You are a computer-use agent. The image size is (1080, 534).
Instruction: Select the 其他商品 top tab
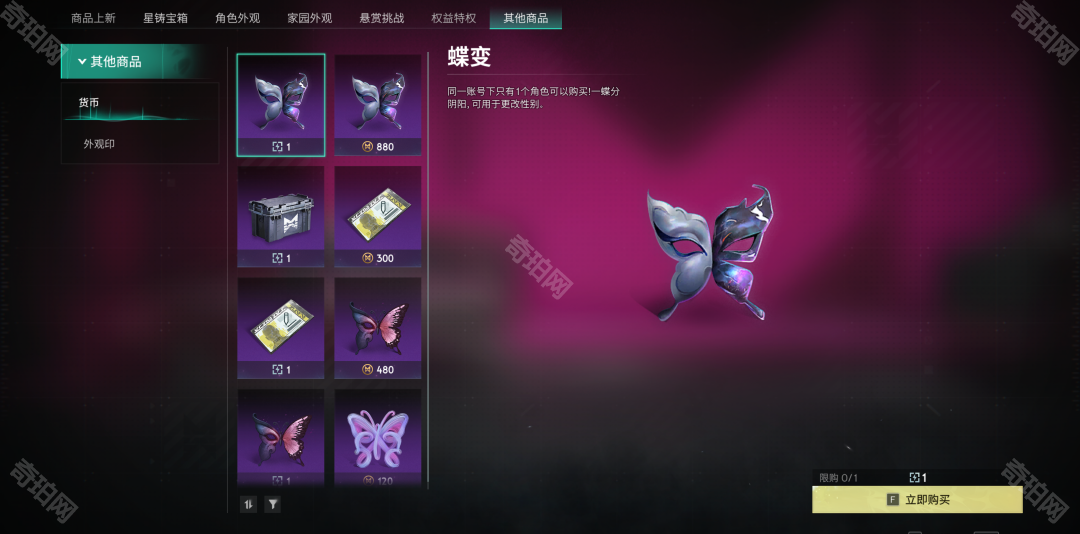point(525,18)
